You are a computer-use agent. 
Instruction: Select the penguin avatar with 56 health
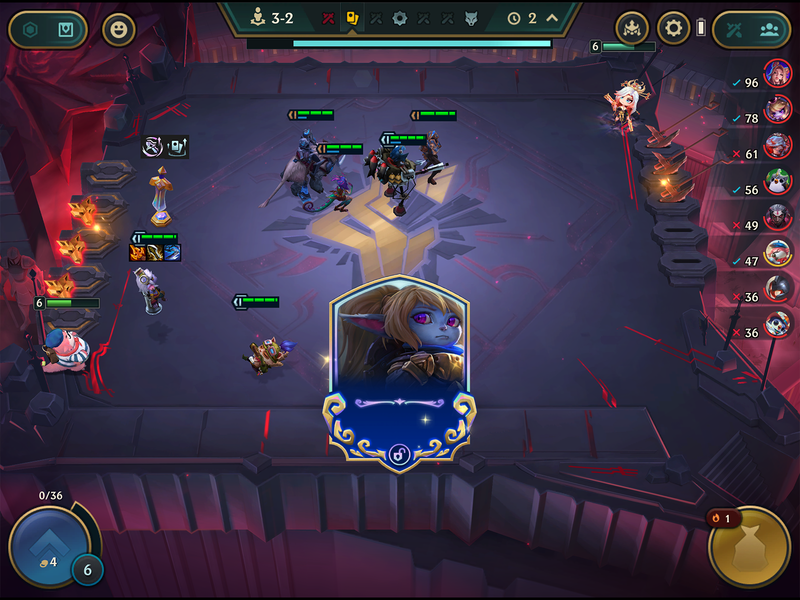tap(777, 181)
